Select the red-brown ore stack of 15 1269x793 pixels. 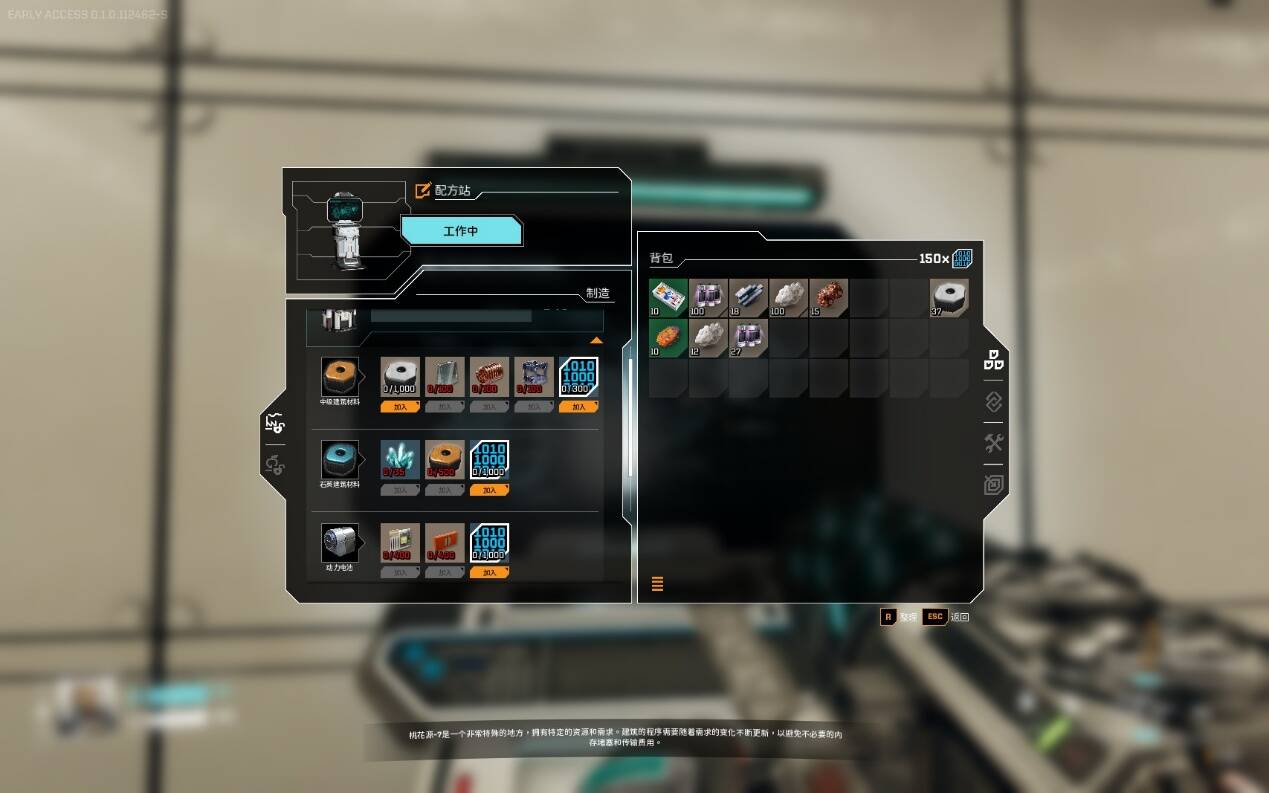tap(829, 298)
